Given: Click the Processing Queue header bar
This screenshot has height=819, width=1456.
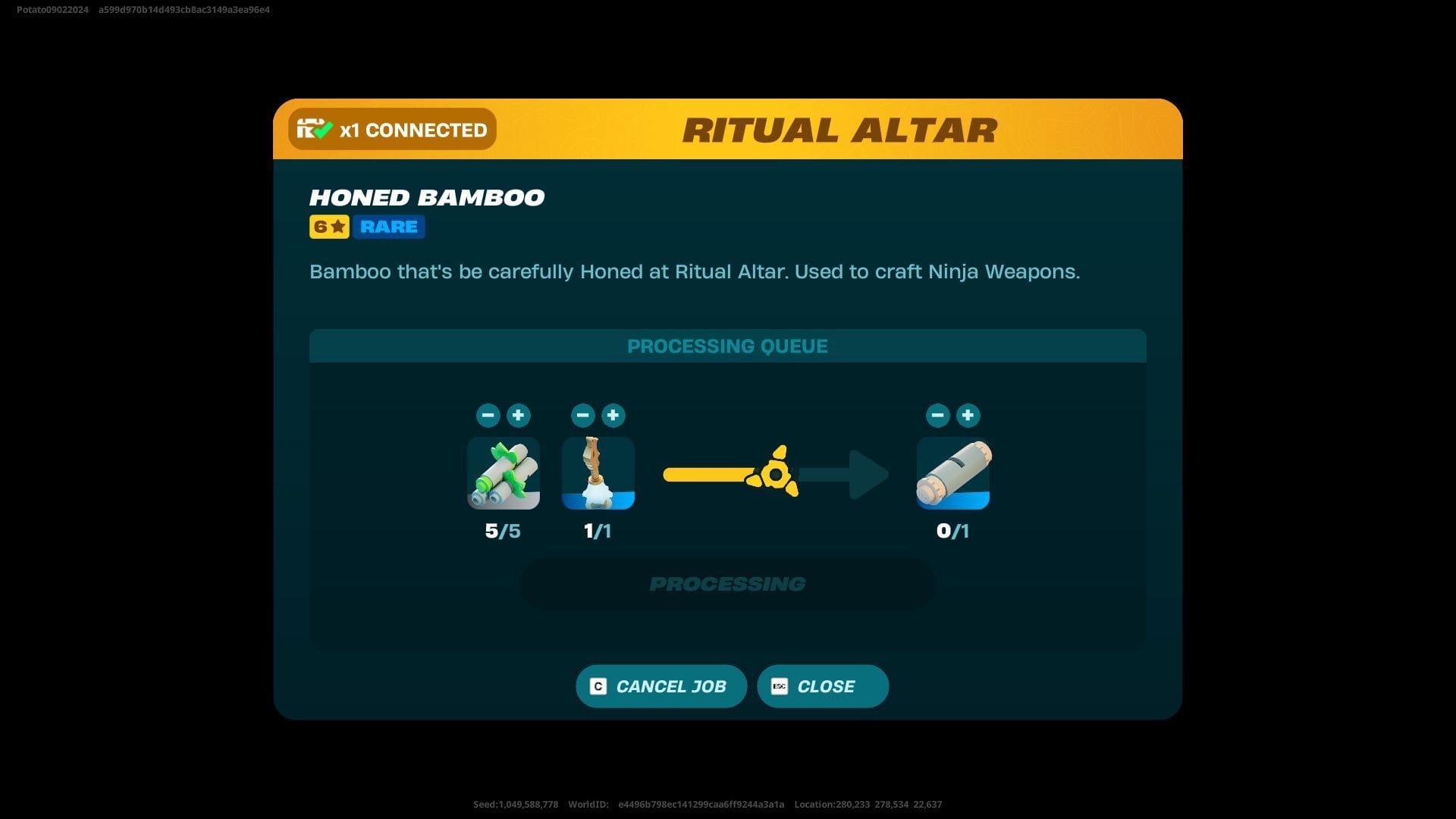Looking at the screenshot, I should [727, 346].
